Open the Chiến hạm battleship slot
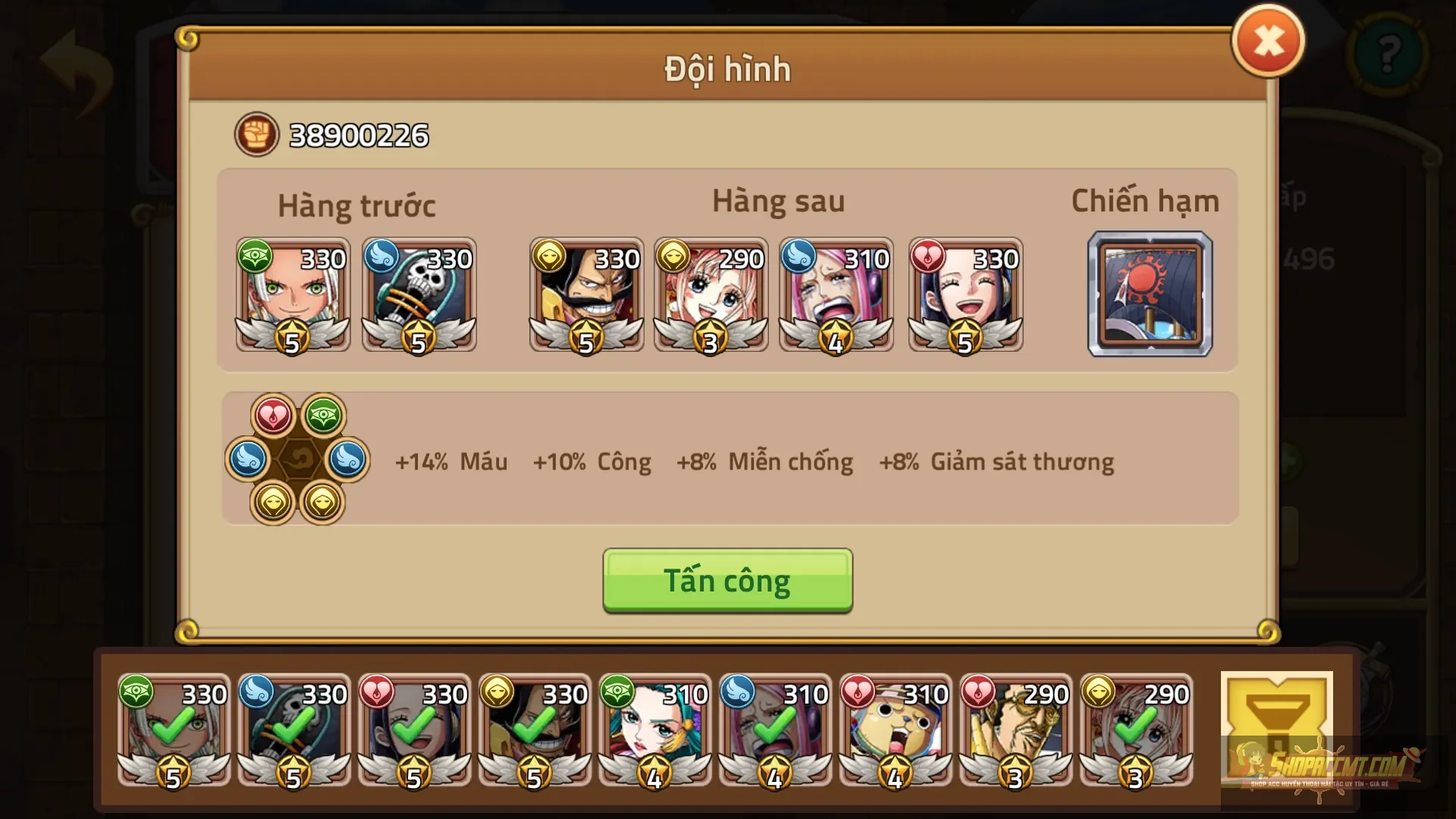 (x=1150, y=296)
